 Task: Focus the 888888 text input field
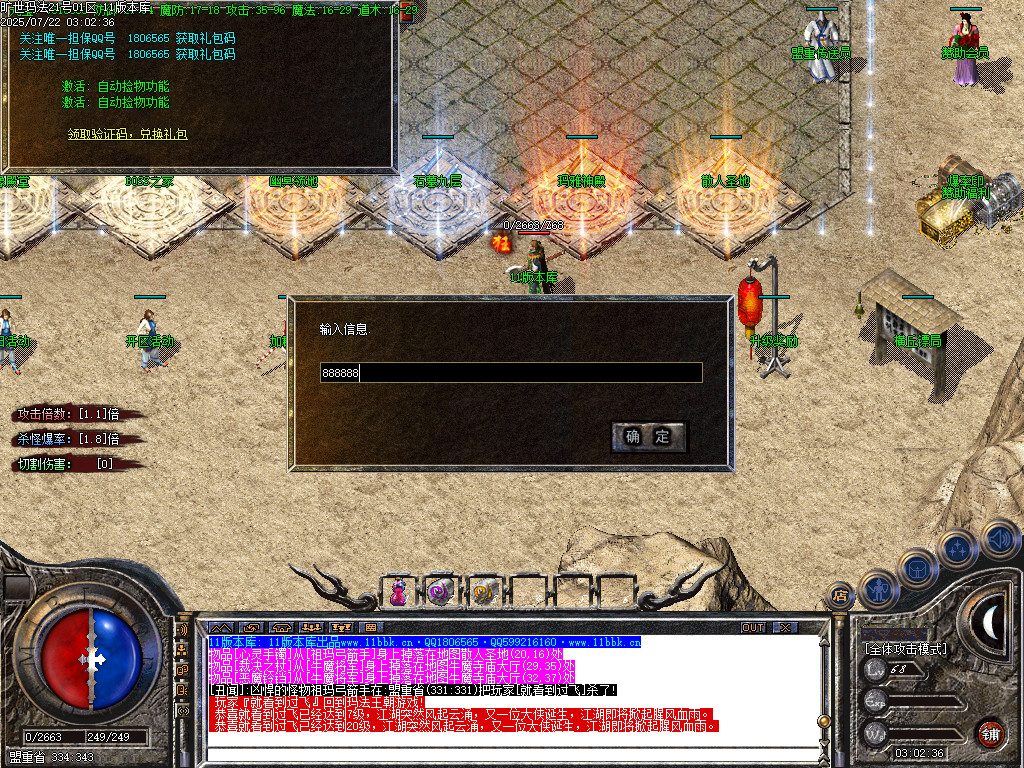tap(510, 373)
